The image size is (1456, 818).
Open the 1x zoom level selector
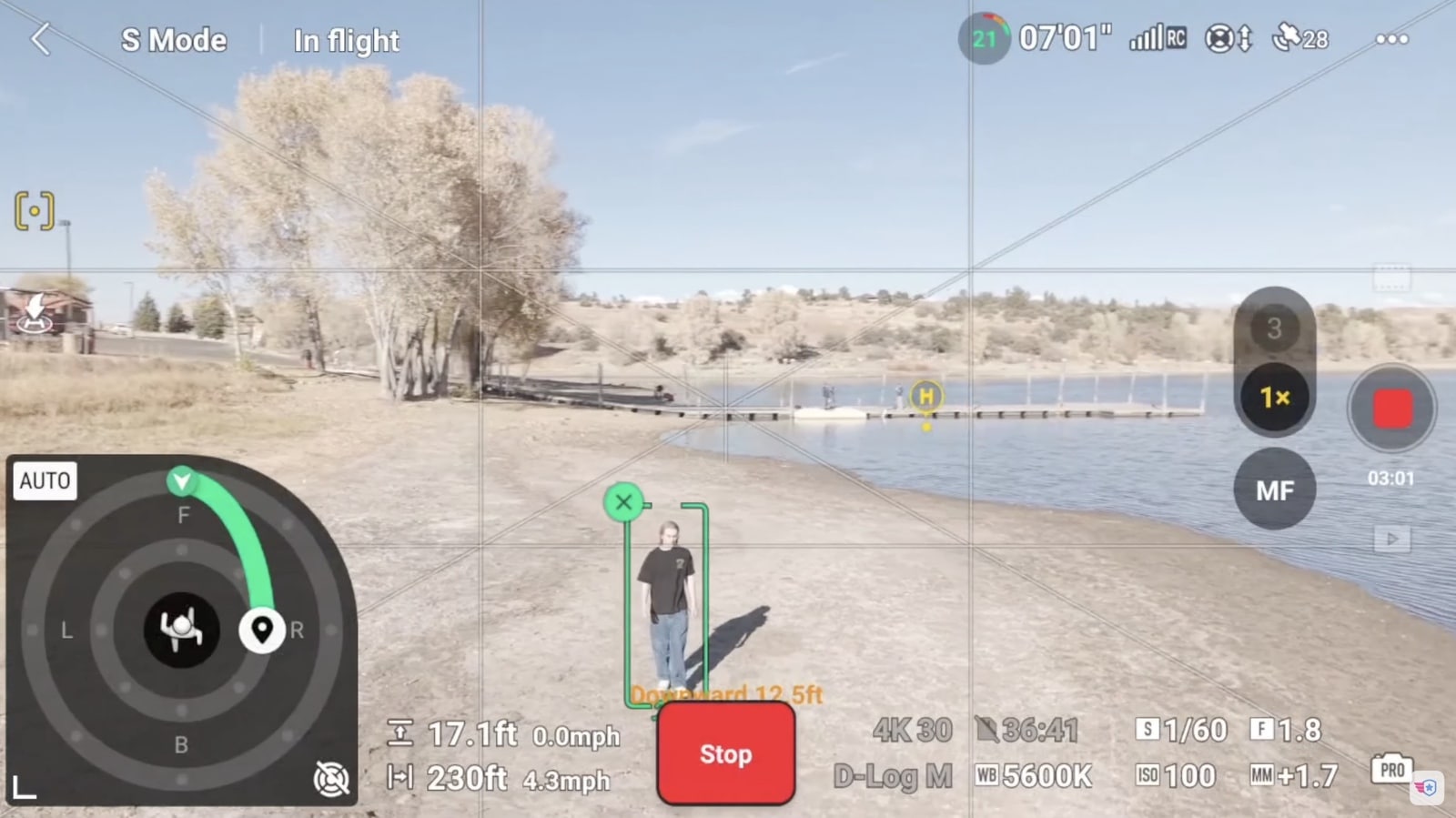point(1273,398)
